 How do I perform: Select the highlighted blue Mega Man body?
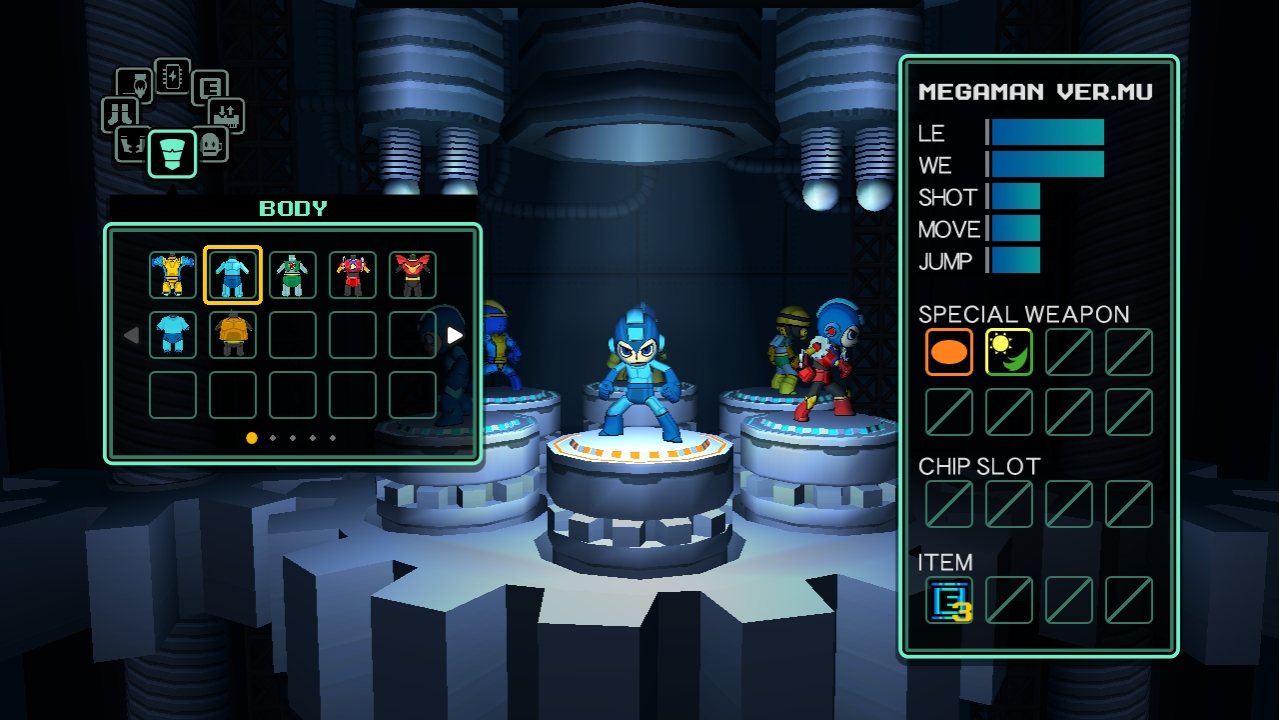coord(233,275)
